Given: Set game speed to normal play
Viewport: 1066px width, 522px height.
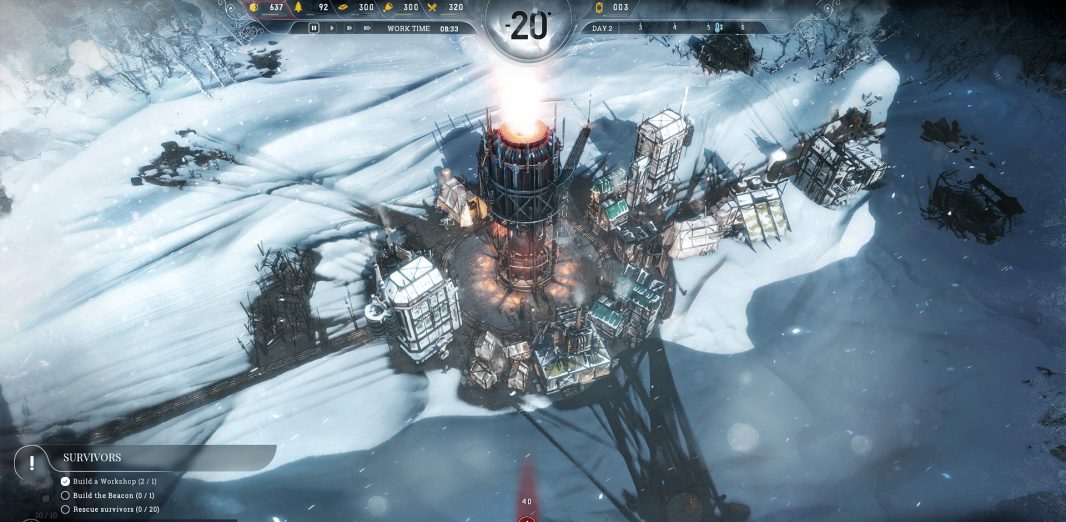Looking at the screenshot, I should 331,28.
